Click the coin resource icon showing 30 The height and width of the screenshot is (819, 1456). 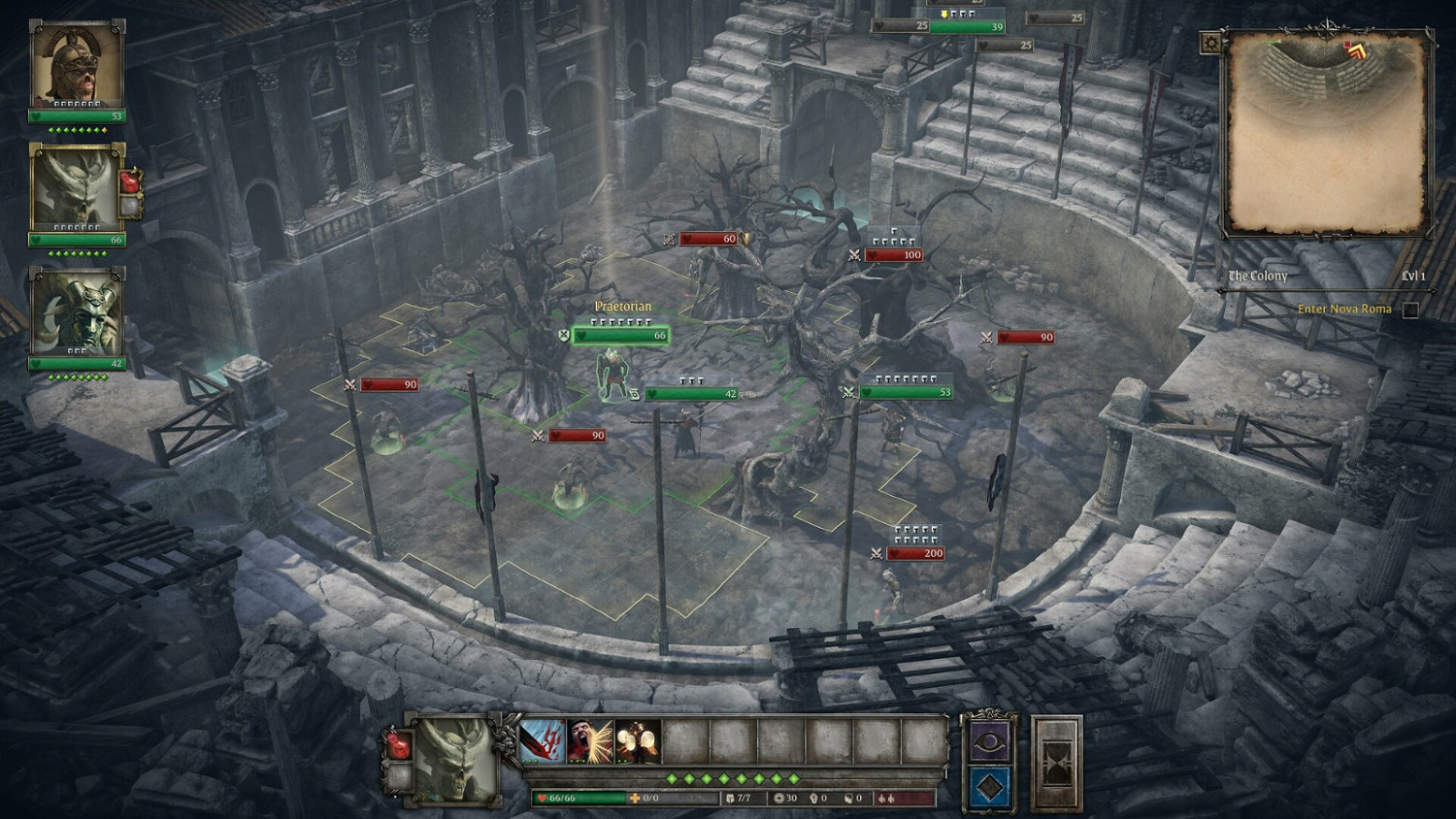pyautogui.click(x=781, y=797)
